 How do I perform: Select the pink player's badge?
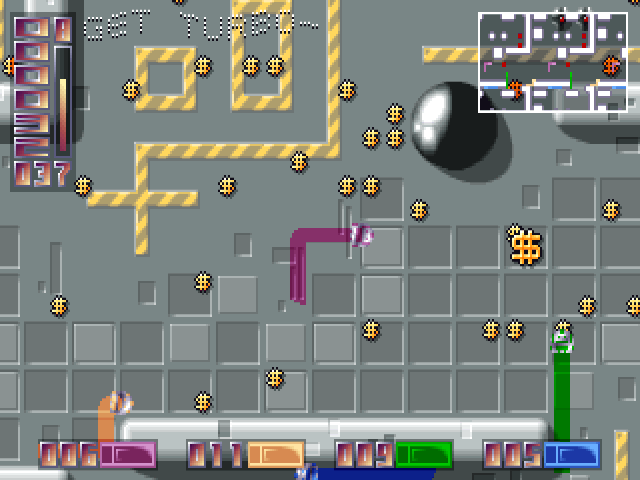127,455
